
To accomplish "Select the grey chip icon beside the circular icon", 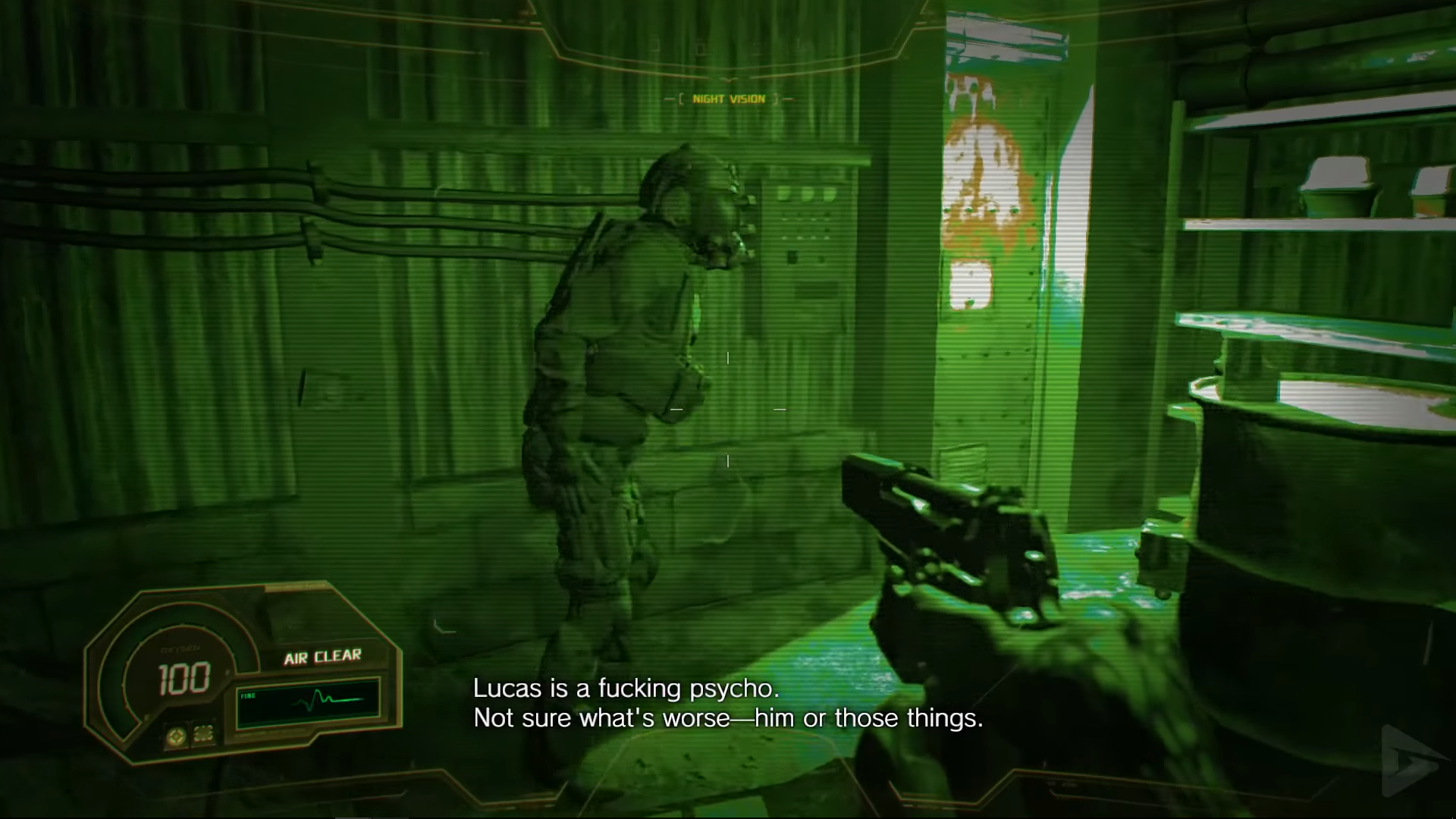I will pos(203,733).
